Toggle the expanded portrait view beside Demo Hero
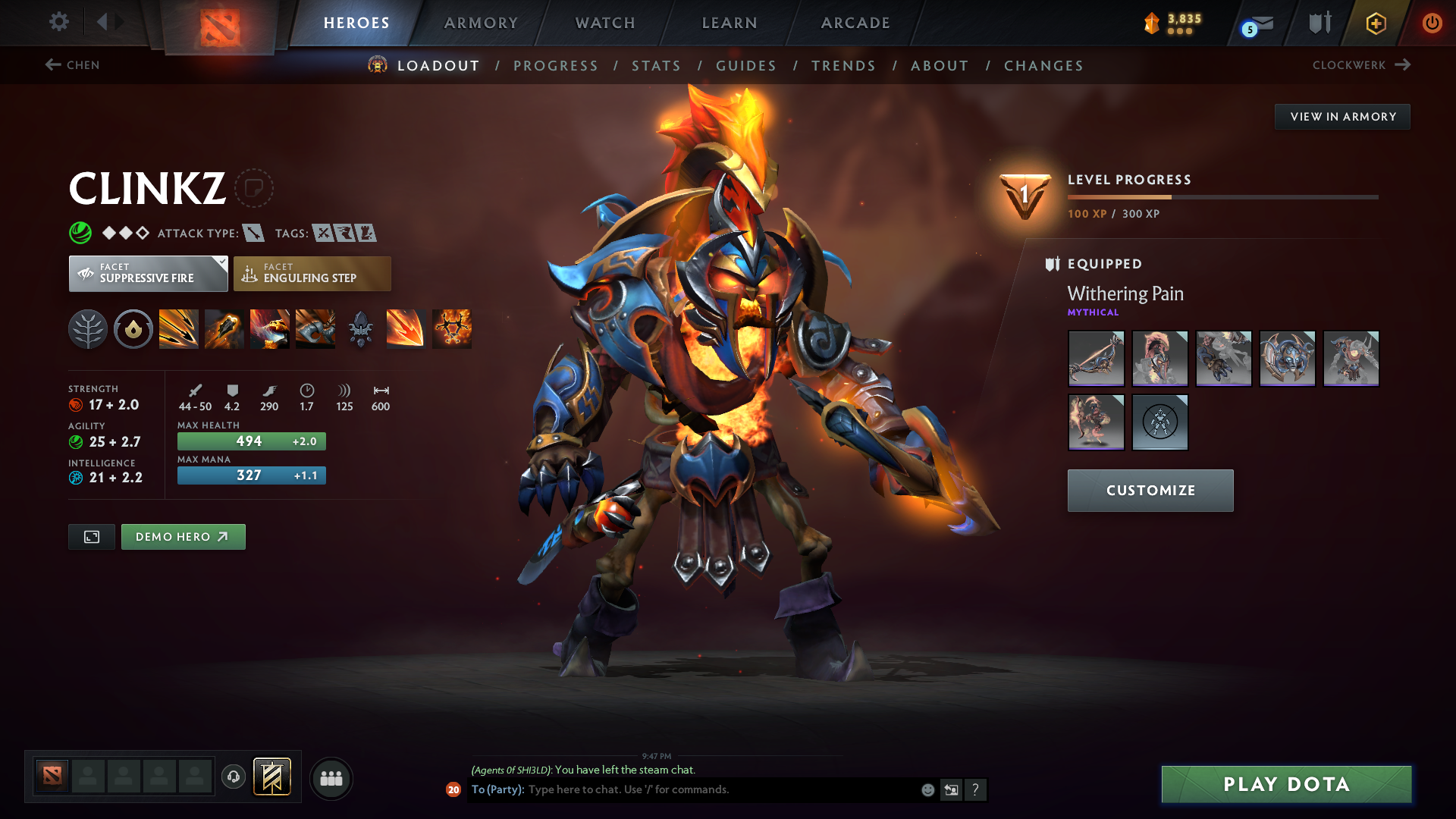 pos(91,536)
